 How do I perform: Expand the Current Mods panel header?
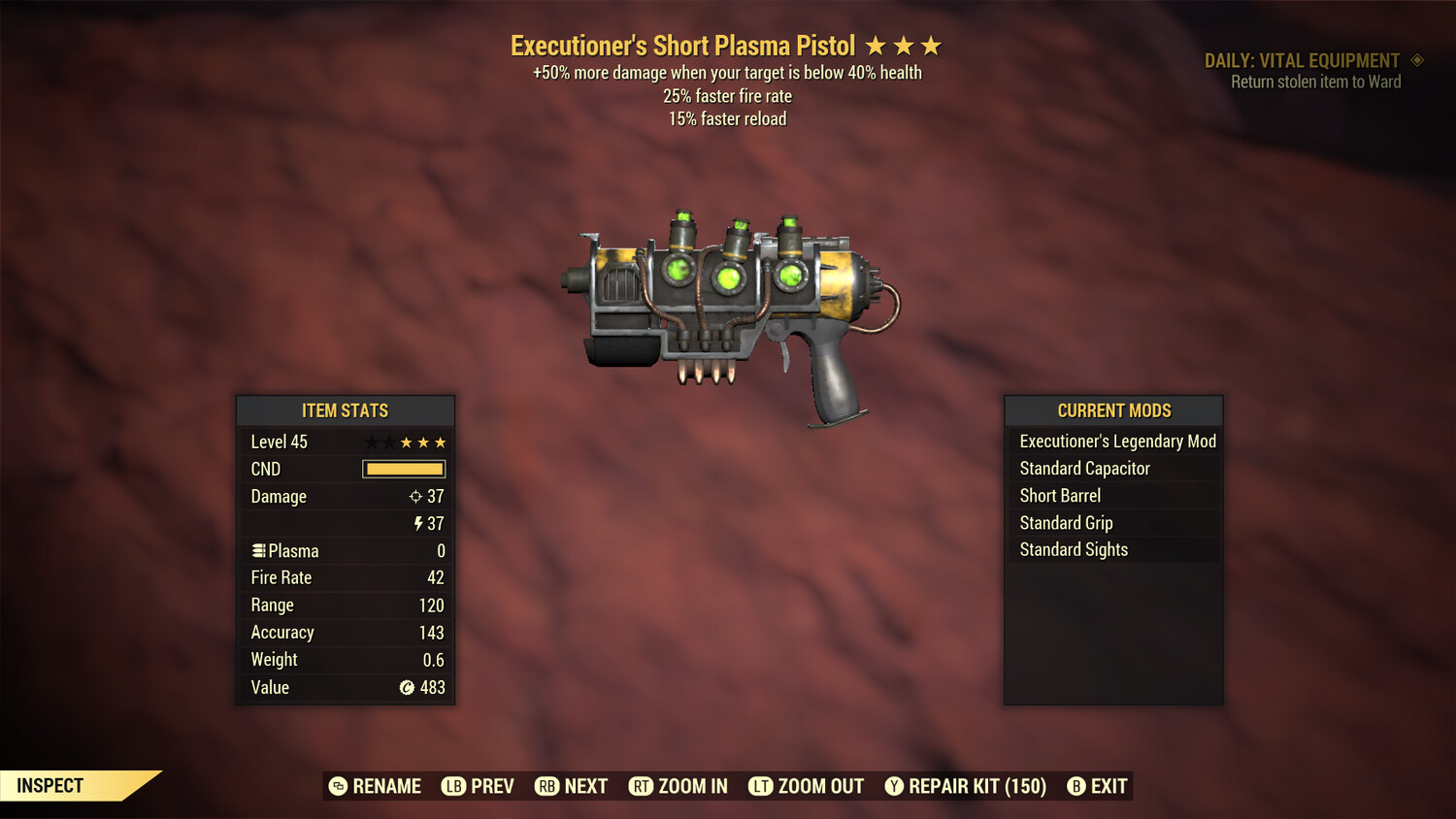coord(1113,410)
